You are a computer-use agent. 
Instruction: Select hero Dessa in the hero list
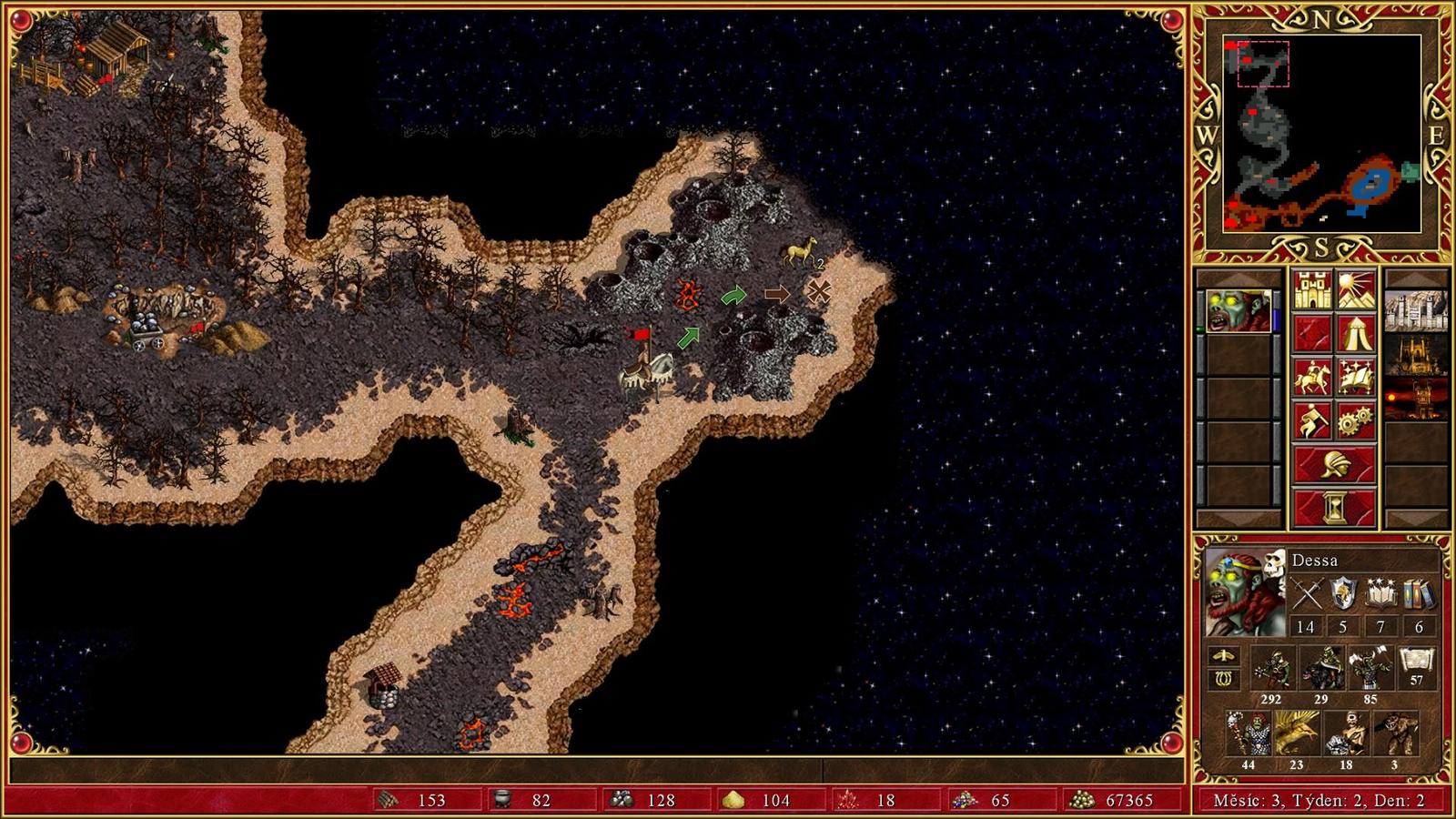tap(1239, 310)
